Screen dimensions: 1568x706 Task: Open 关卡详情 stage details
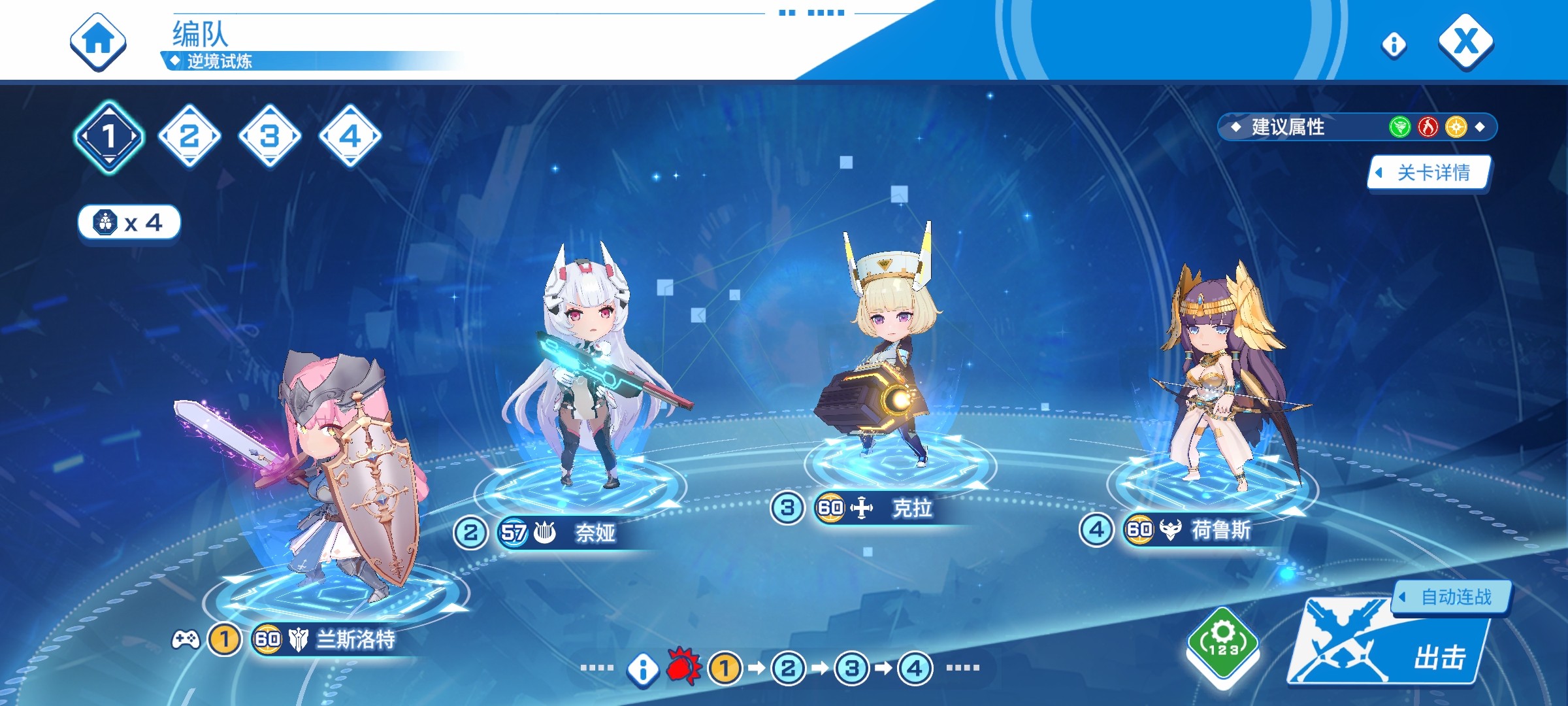[x=1429, y=173]
